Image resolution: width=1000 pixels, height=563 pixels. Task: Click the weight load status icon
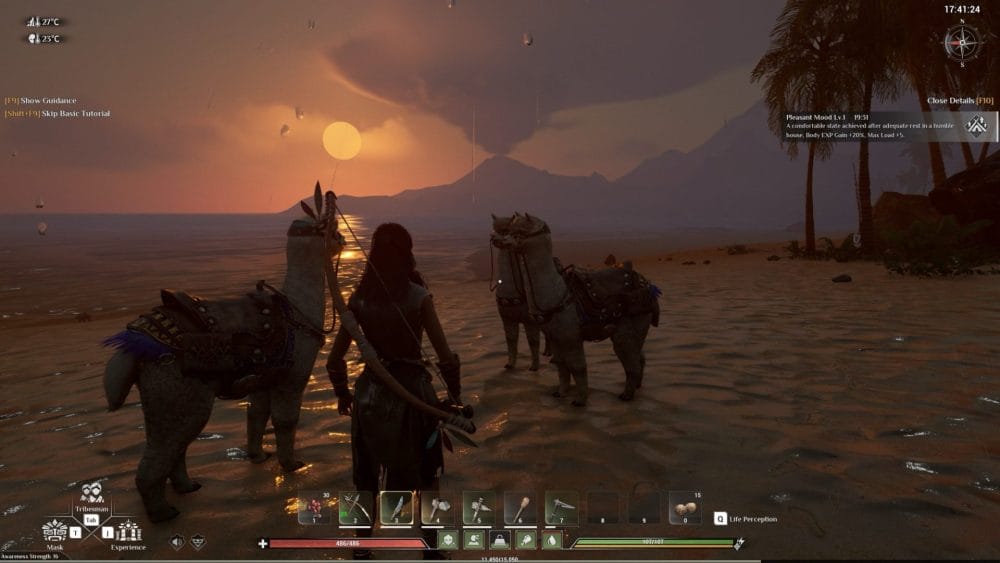point(499,541)
